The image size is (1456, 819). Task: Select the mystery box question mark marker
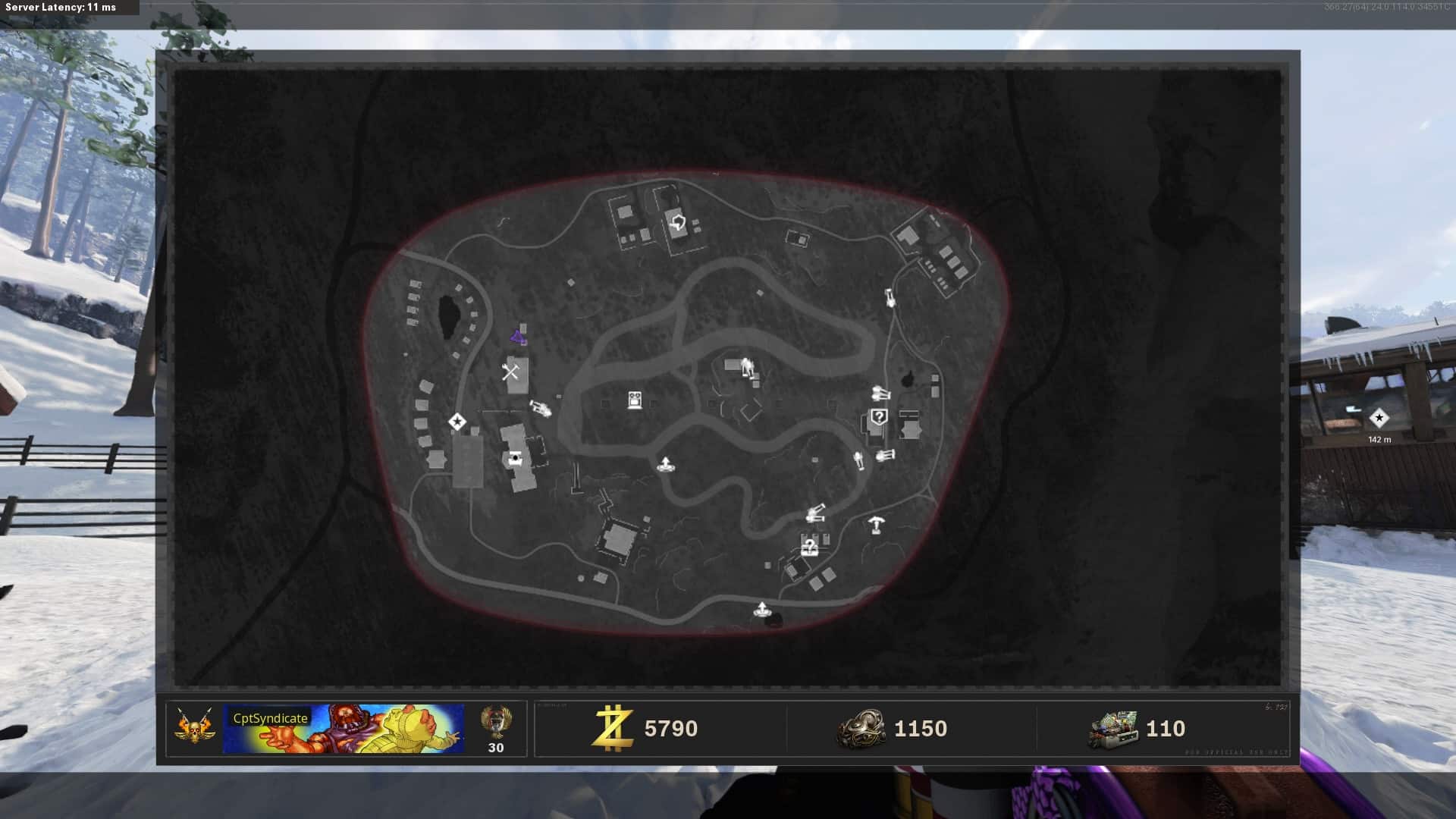click(809, 546)
